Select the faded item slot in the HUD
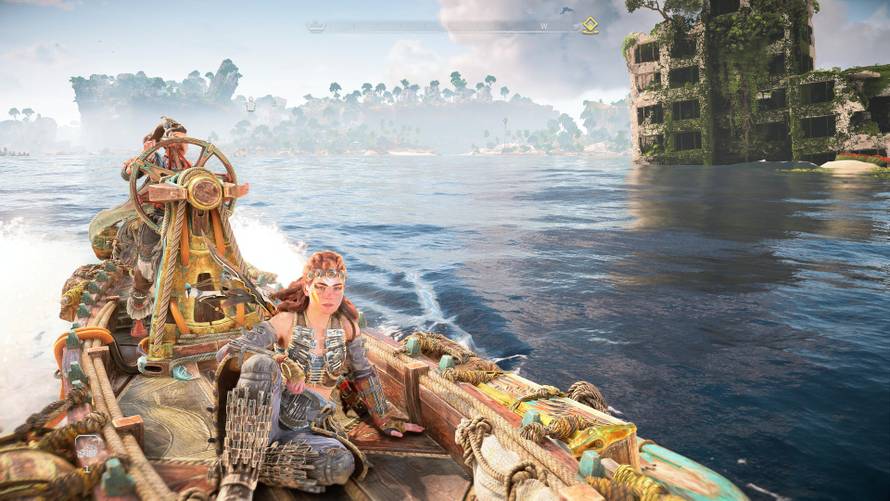The image size is (890, 501). coord(89,449)
